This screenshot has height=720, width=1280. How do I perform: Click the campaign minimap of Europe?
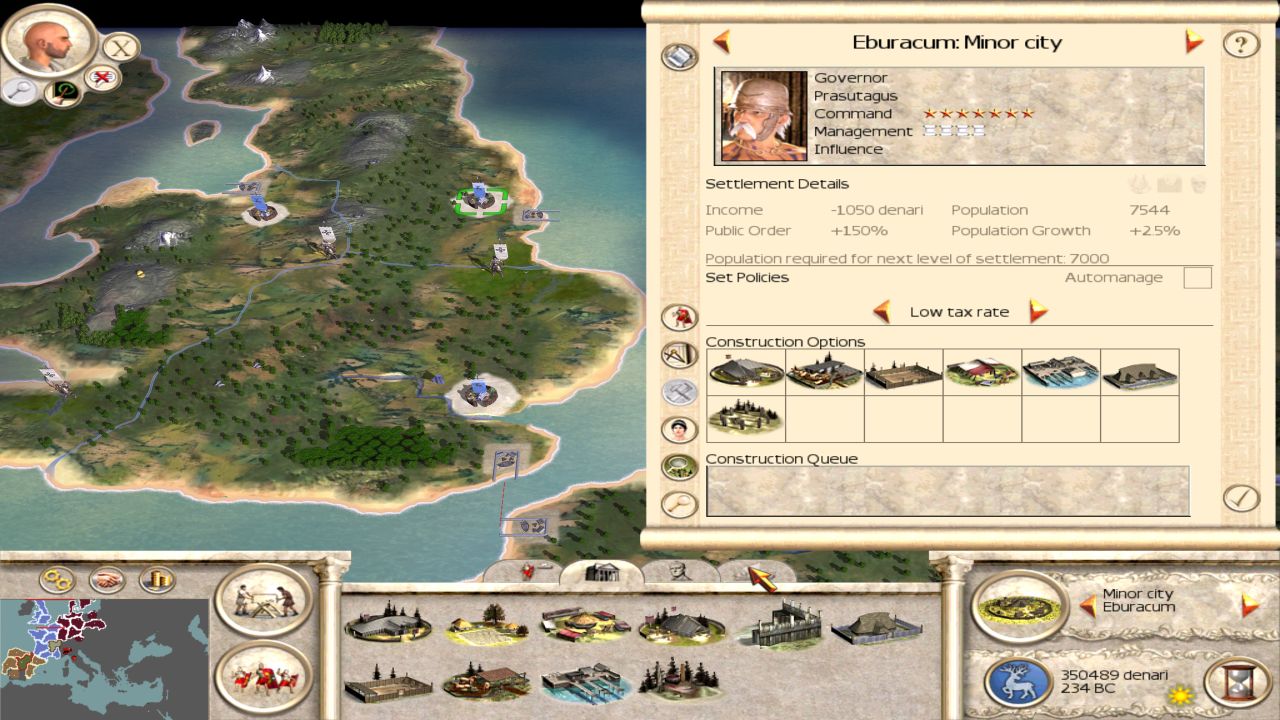pos(104,656)
